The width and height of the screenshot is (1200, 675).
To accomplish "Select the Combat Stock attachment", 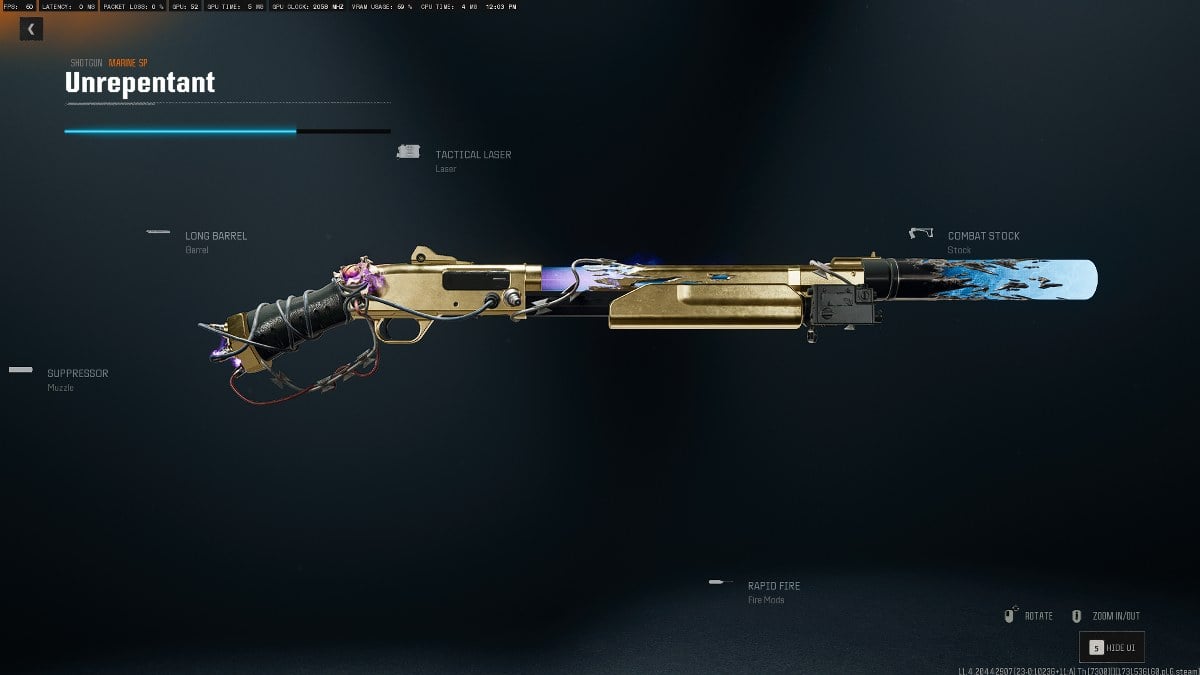I will [983, 236].
